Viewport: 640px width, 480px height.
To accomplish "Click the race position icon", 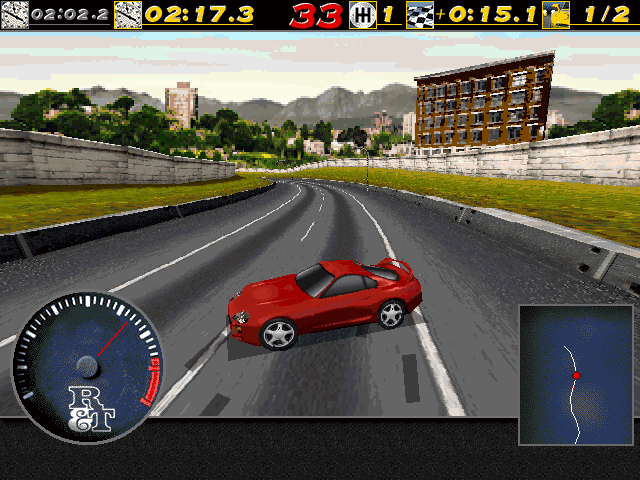I will (556, 15).
